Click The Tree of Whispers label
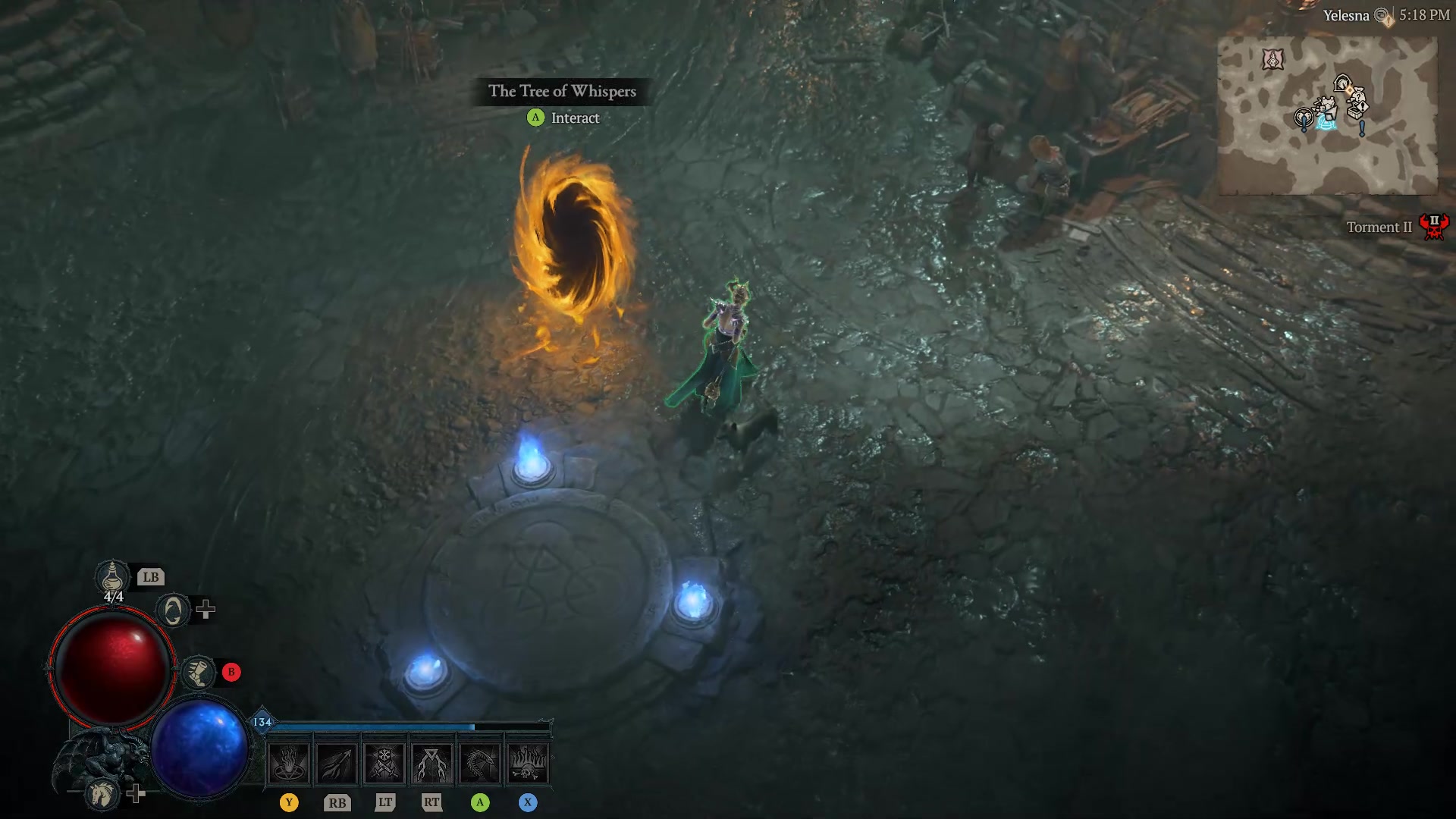1456x819 pixels. pos(563,92)
